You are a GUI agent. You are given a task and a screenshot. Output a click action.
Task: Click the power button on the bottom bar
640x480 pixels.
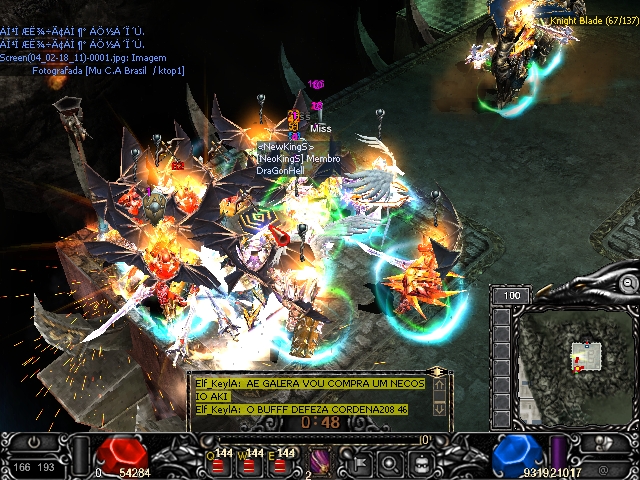pos(35,441)
